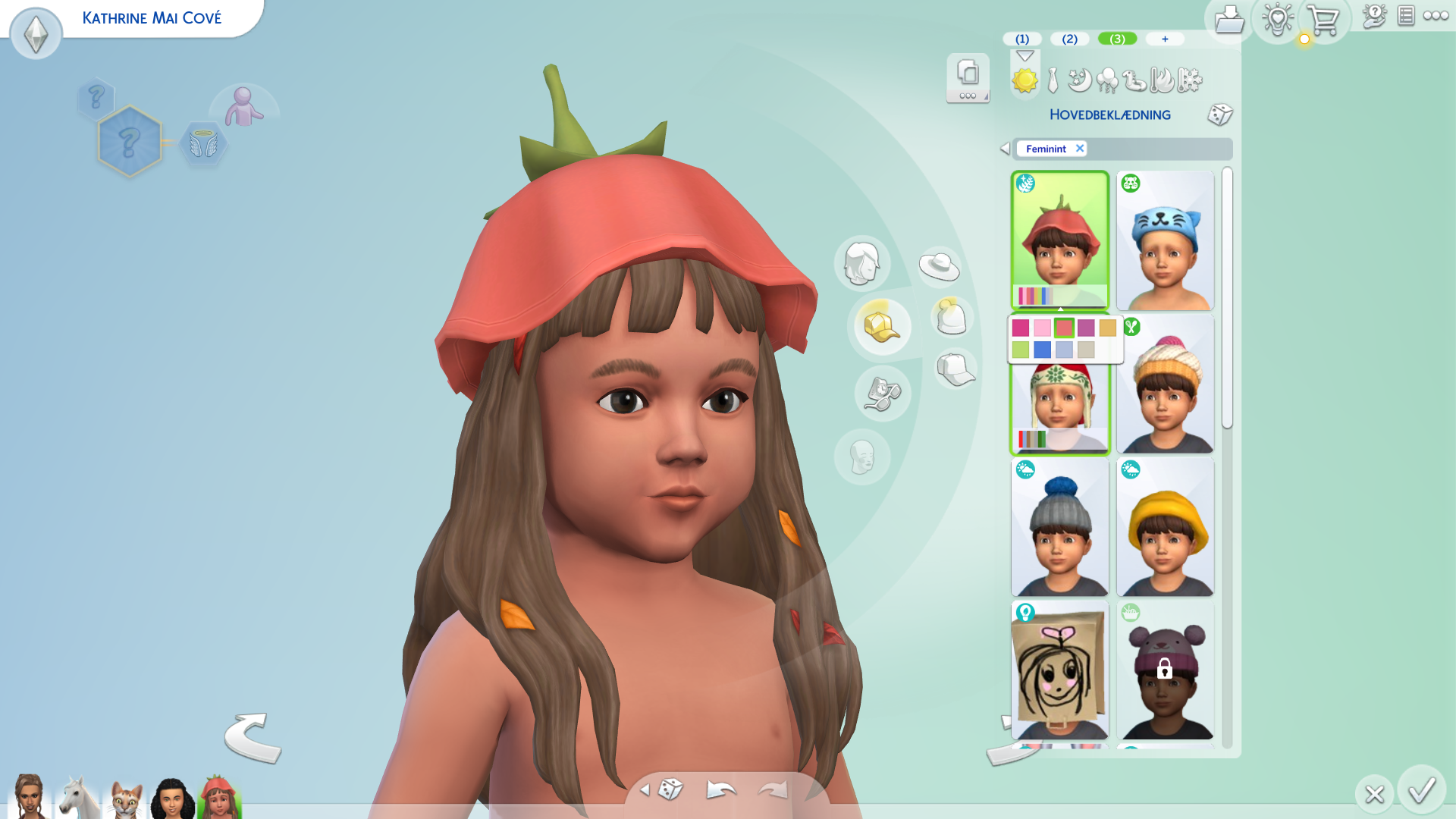
Task: Choose the blue cat beanie thumbnail
Action: tap(1165, 240)
